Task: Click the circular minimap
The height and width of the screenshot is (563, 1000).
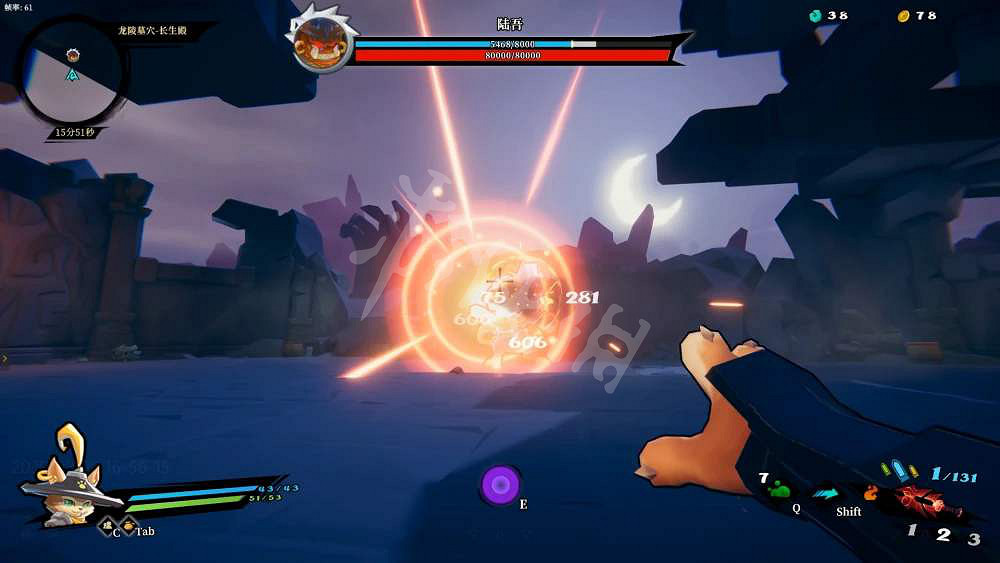Action: tap(71, 70)
